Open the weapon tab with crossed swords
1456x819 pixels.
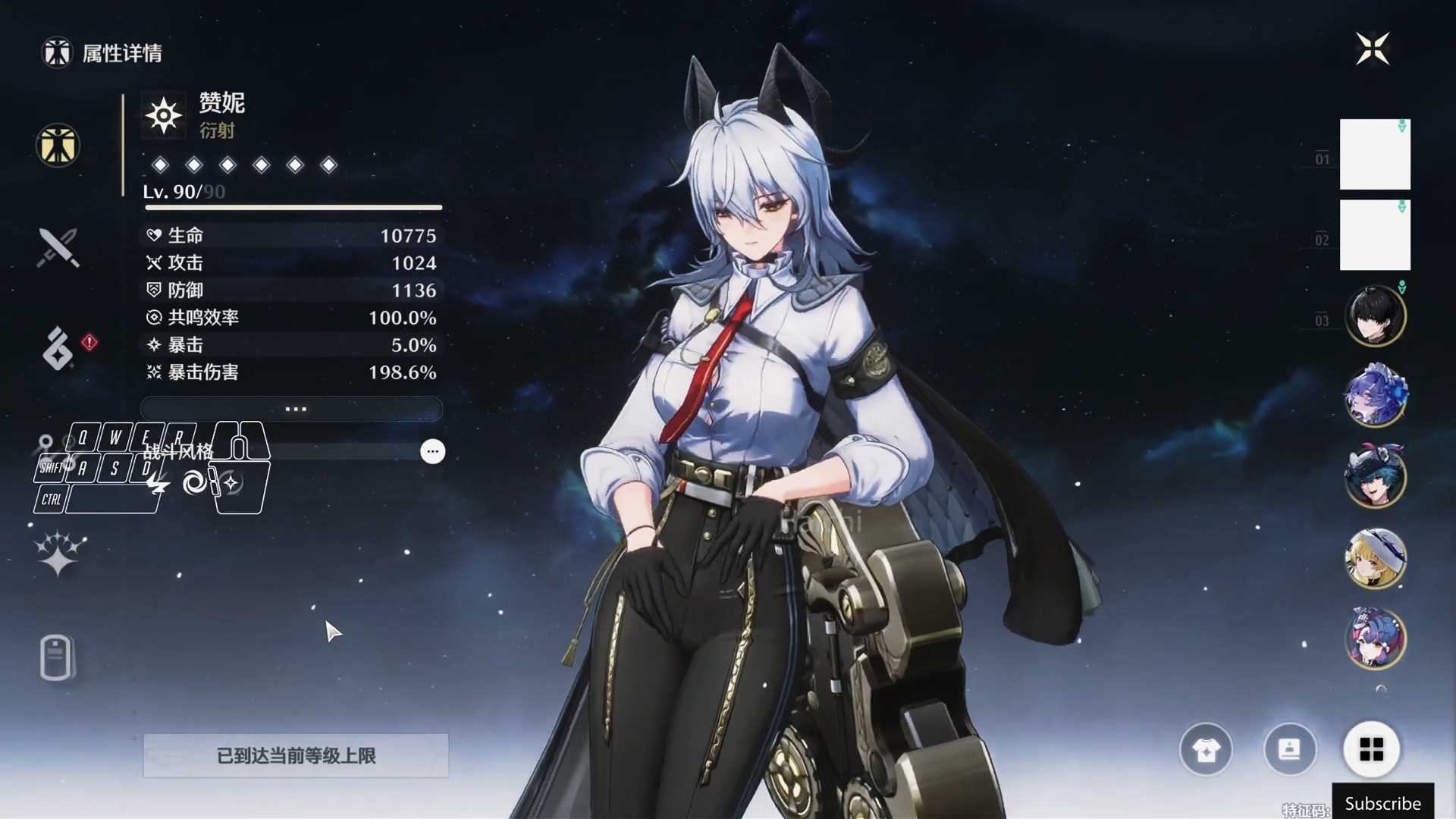point(58,247)
